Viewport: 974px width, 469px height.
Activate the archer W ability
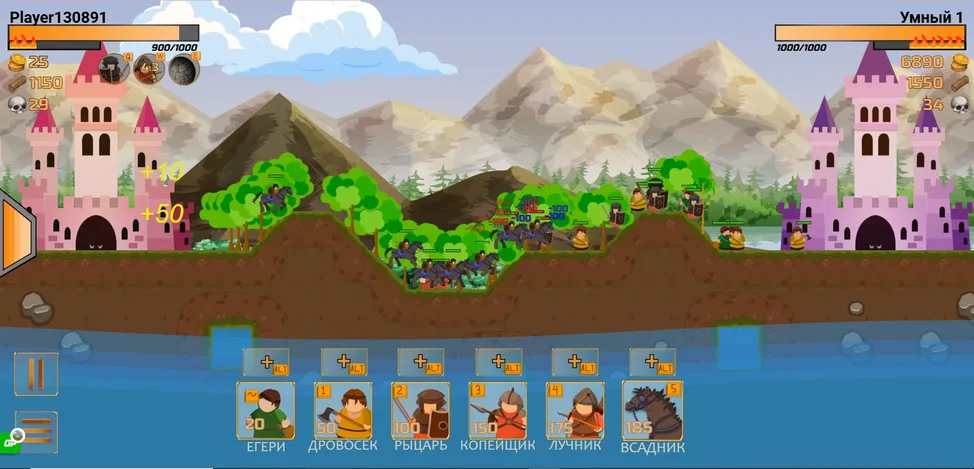[148, 70]
